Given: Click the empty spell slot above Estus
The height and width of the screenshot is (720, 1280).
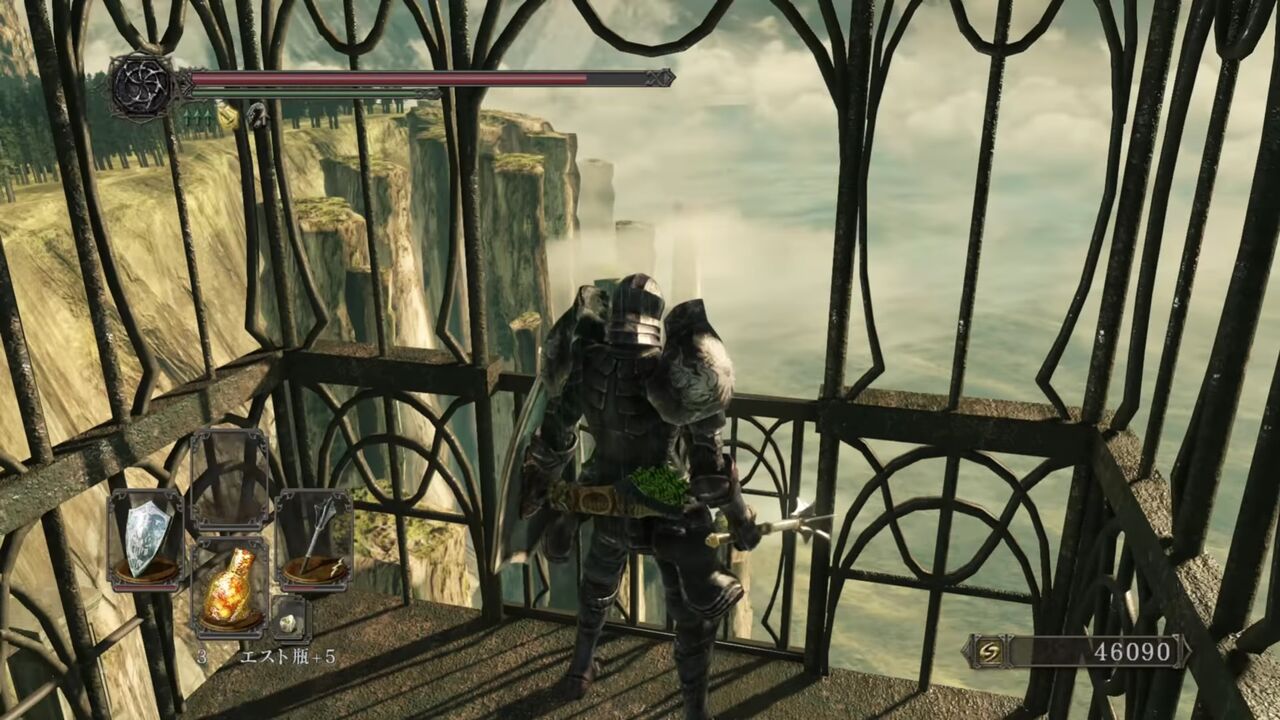Looking at the screenshot, I should [229, 479].
